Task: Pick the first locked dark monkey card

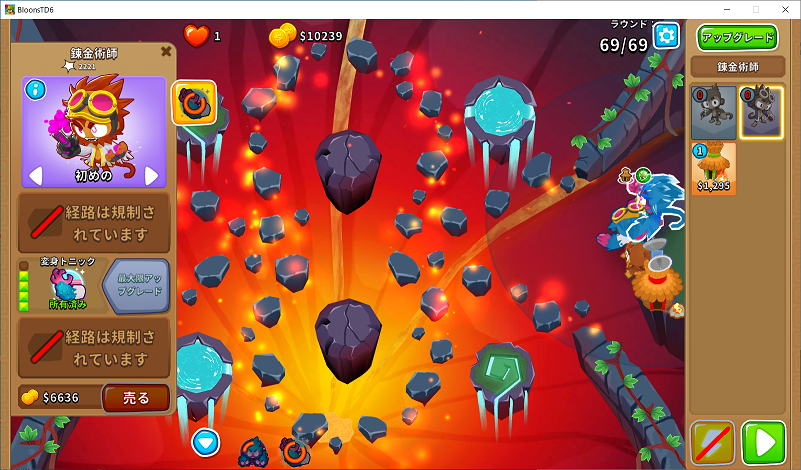Action: (x=714, y=111)
